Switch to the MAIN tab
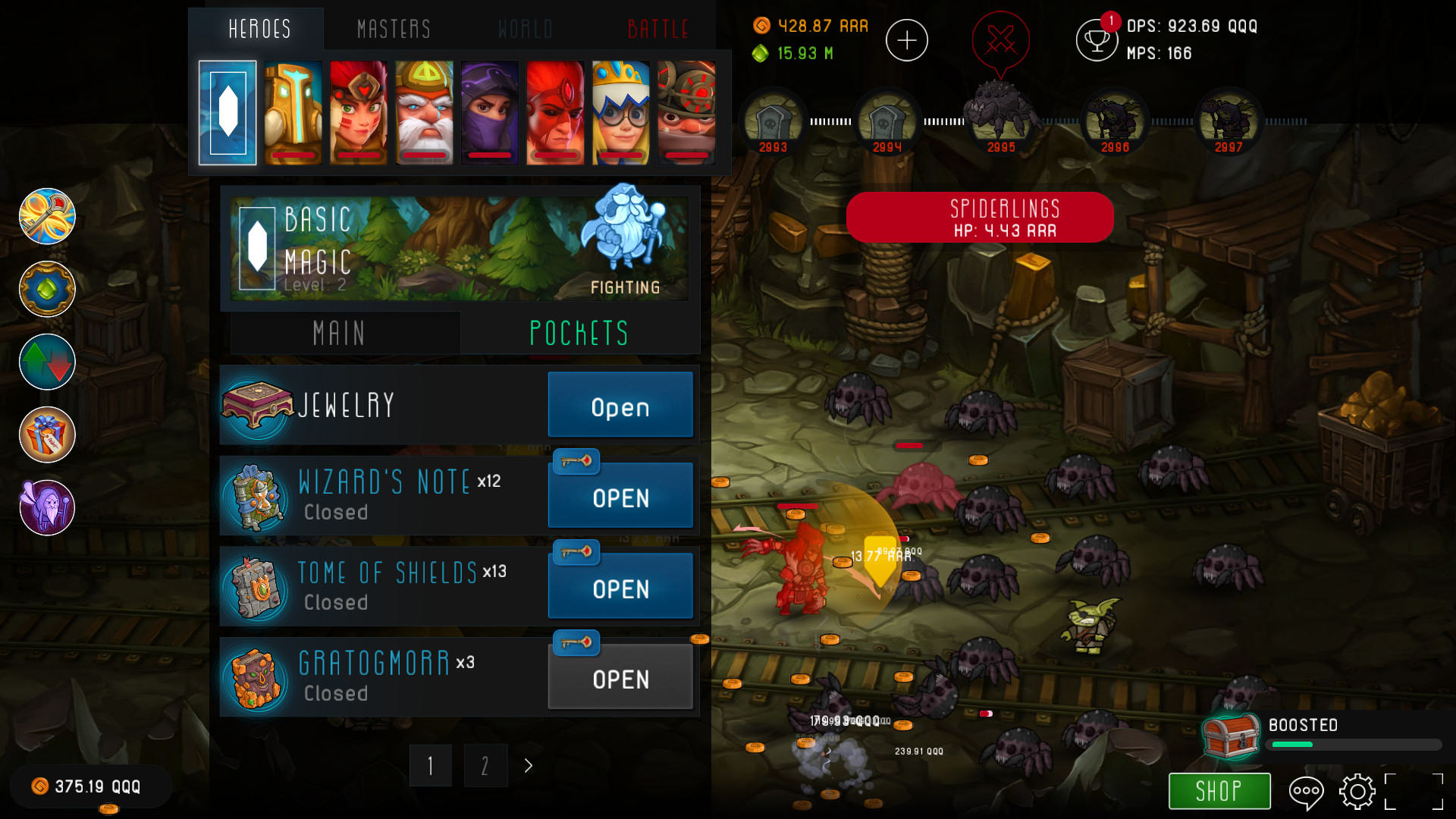This screenshot has height=819, width=1456. 339,332
